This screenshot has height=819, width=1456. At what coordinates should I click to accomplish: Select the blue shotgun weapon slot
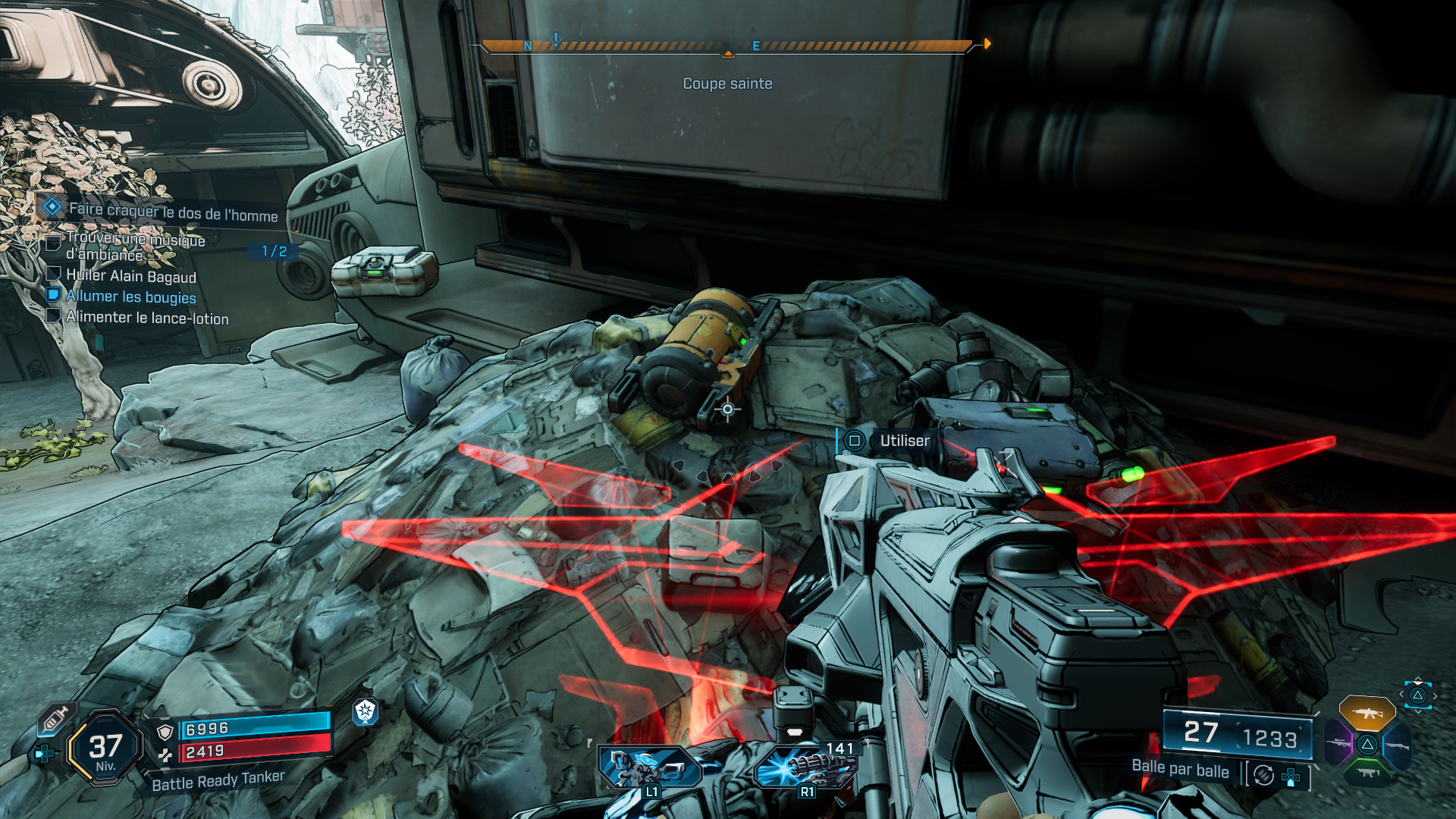pos(1397,745)
